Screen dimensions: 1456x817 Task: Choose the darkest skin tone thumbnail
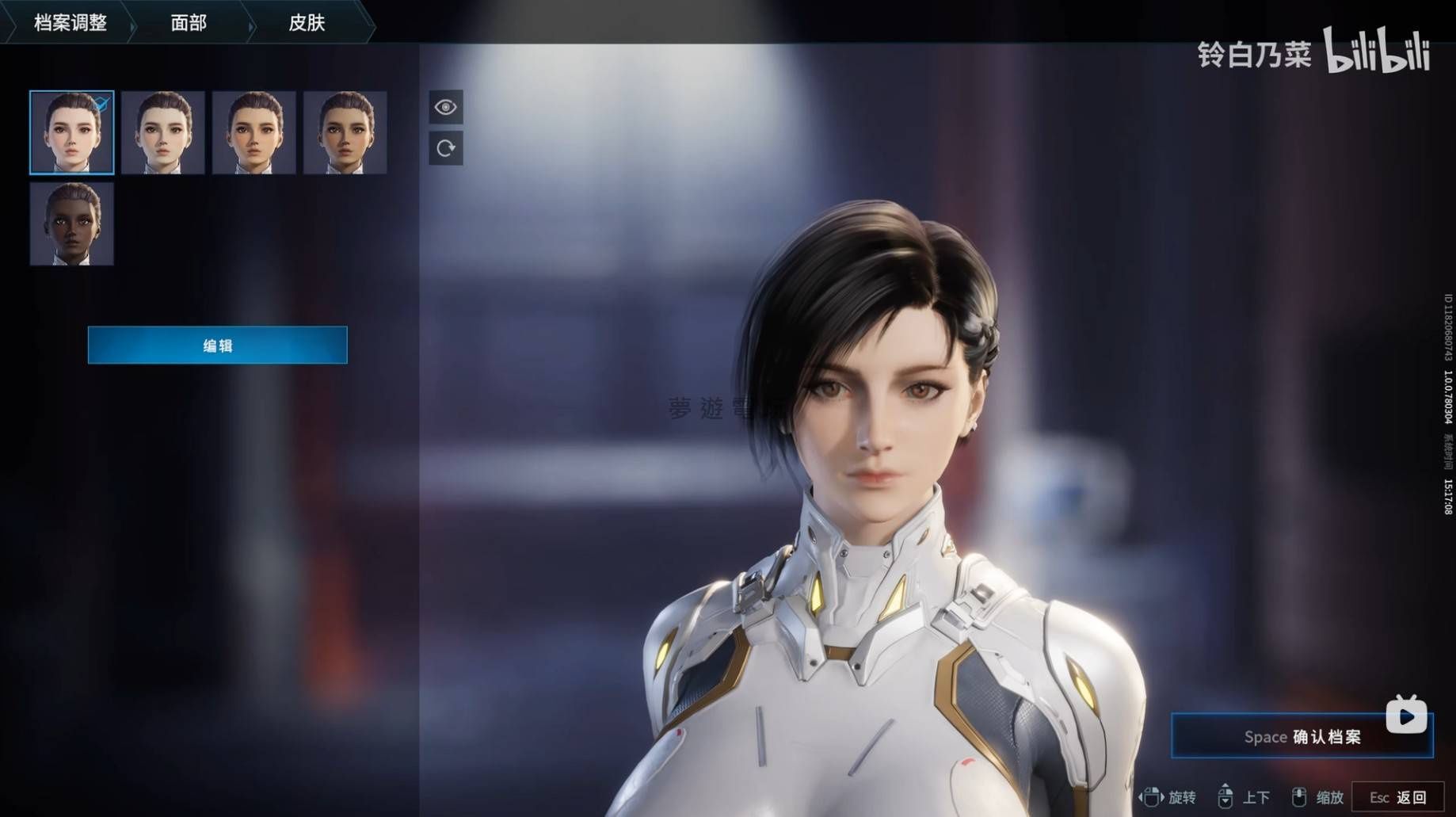point(72,223)
